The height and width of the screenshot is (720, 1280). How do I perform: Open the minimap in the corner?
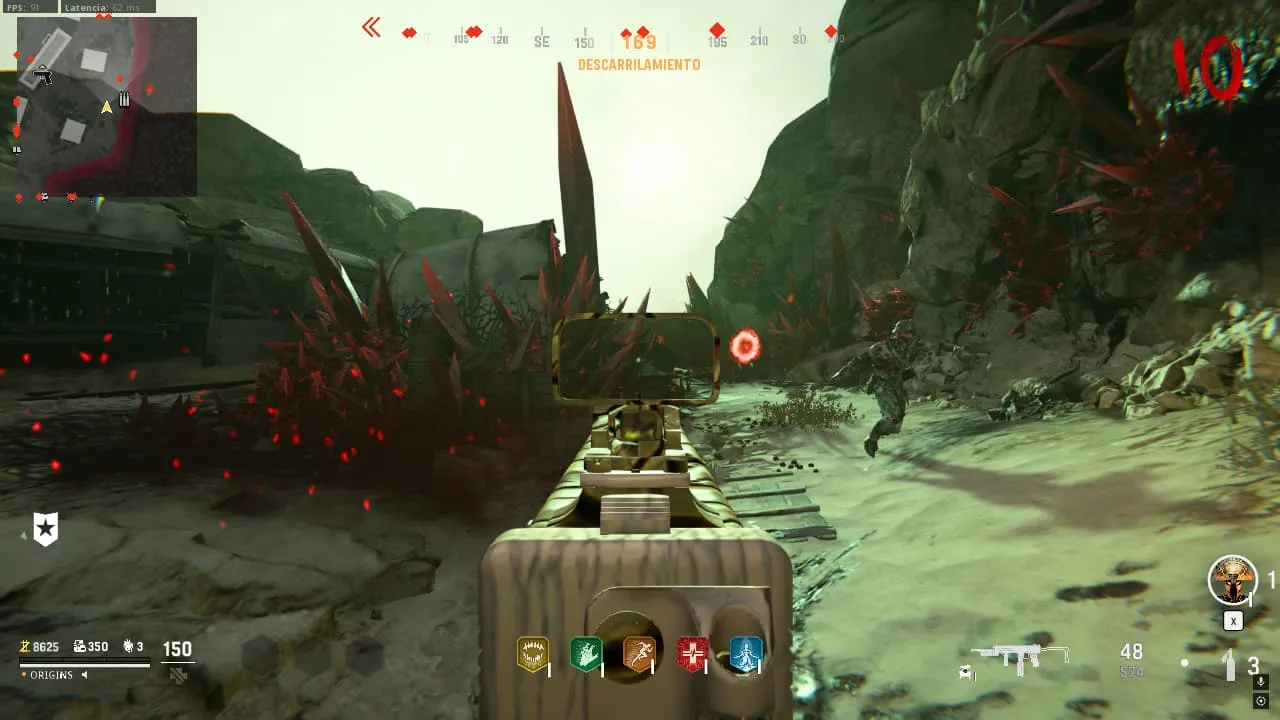pyautogui.click(x=106, y=105)
